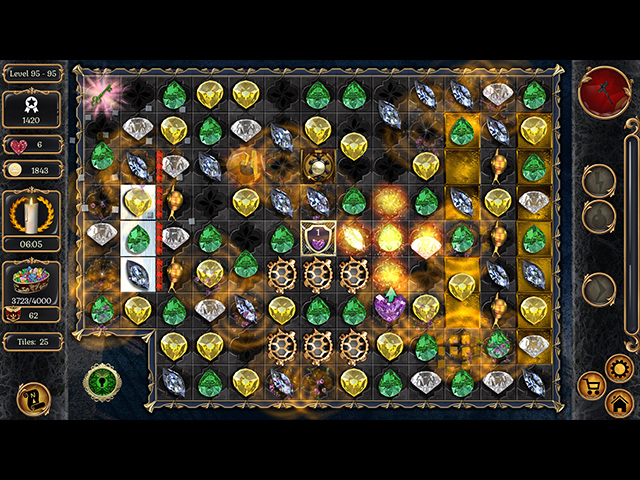Screen dimensions: 640x480
Task: Pick the framed purple shield tile
Action: (318, 238)
